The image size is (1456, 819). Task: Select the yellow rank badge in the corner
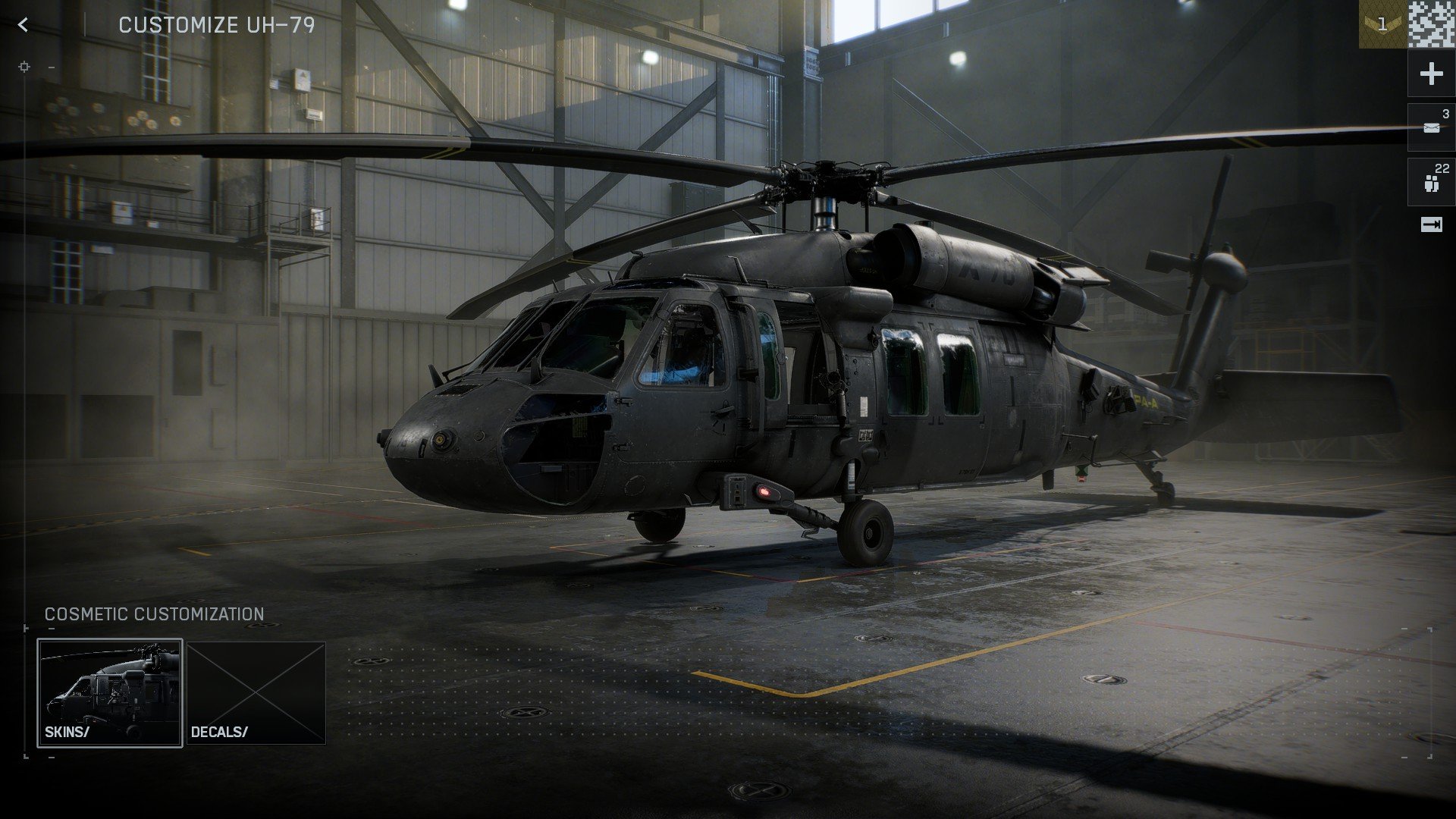point(1382,25)
